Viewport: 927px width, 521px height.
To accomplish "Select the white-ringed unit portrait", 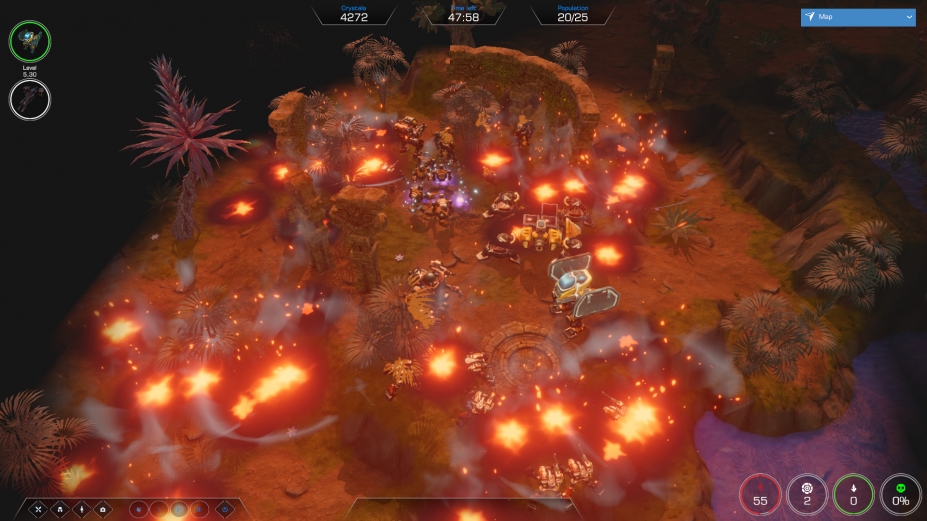I will [30, 99].
